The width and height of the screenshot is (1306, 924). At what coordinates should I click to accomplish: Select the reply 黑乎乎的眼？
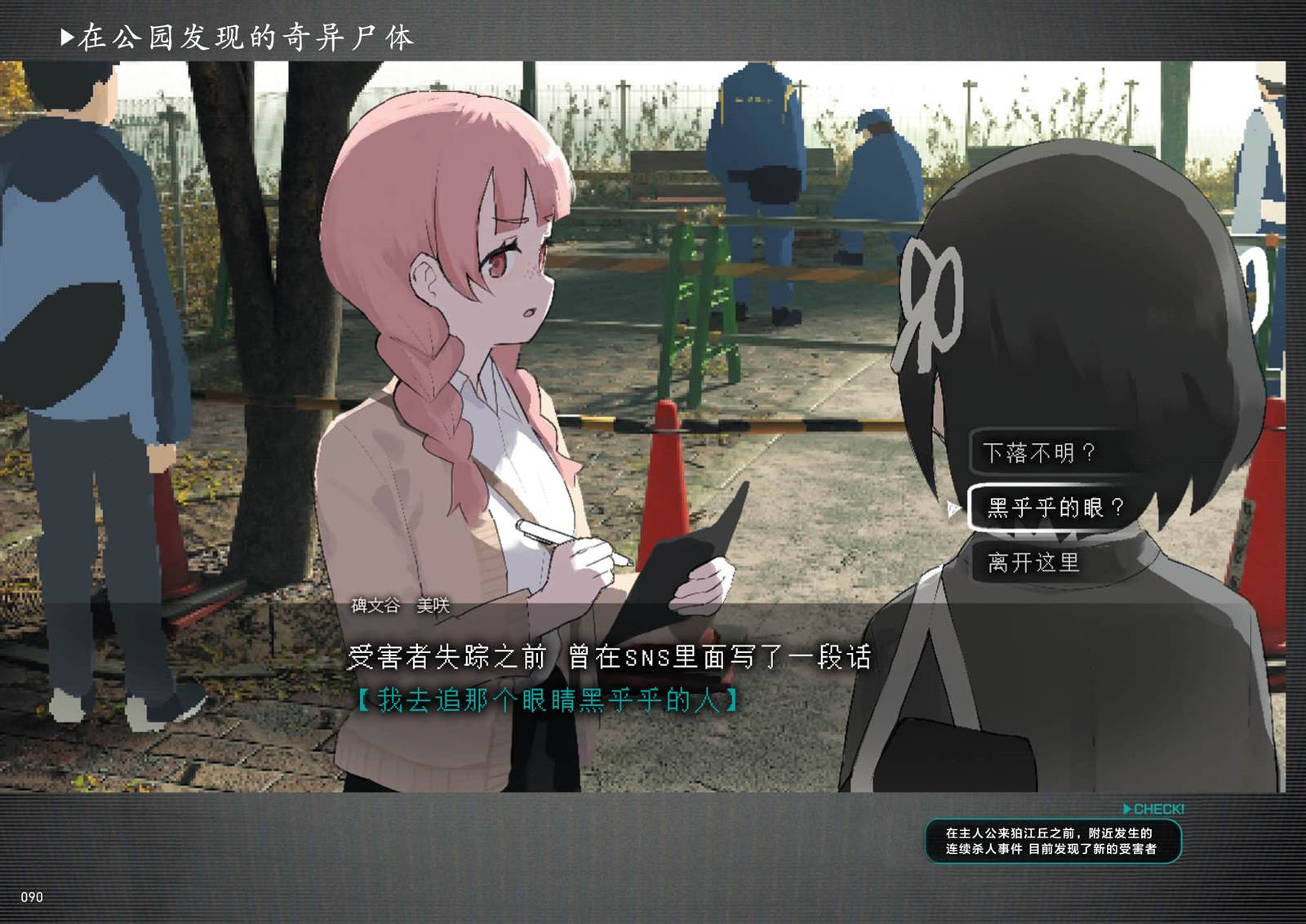(x=1055, y=508)
